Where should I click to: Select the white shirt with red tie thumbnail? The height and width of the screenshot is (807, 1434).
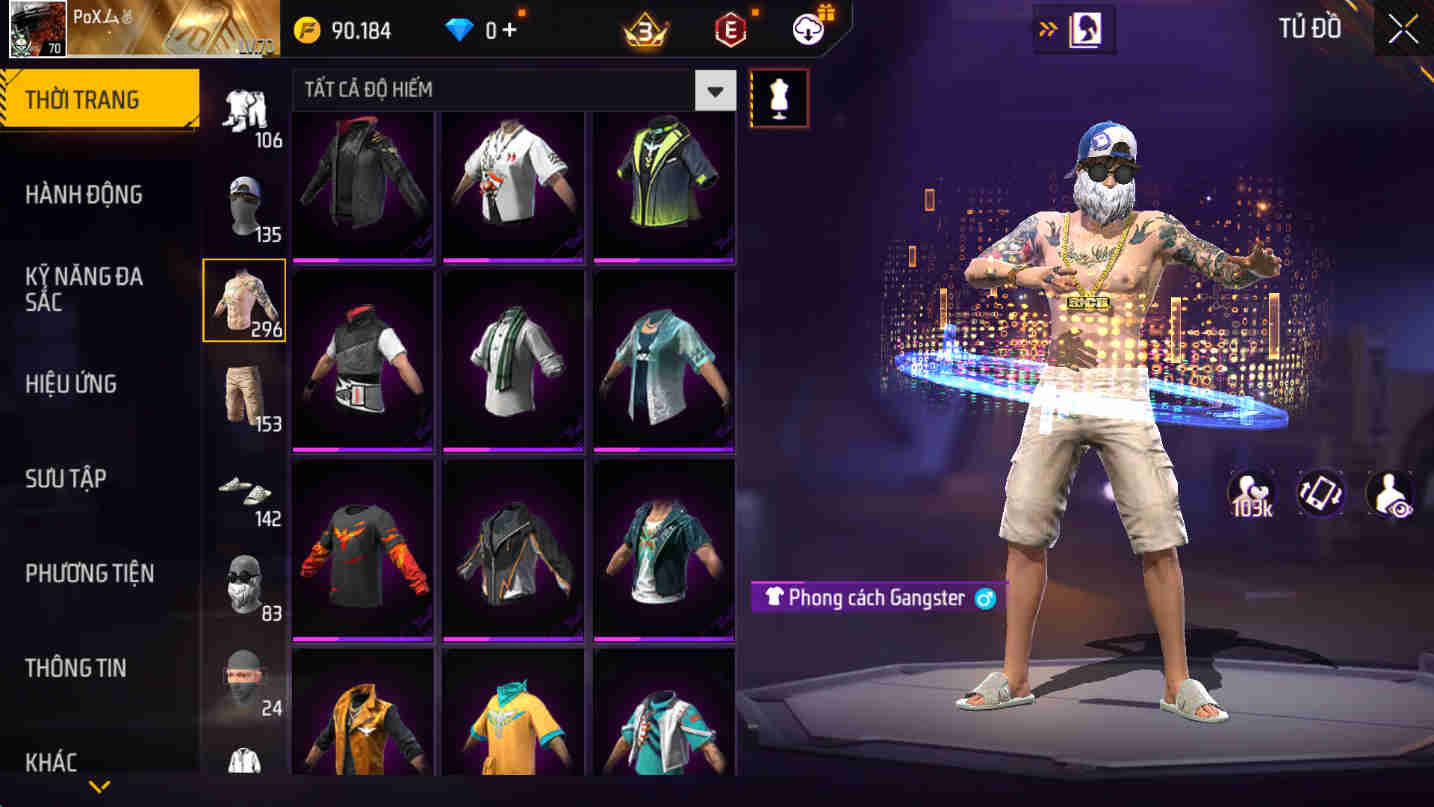(x=513, y=185)
